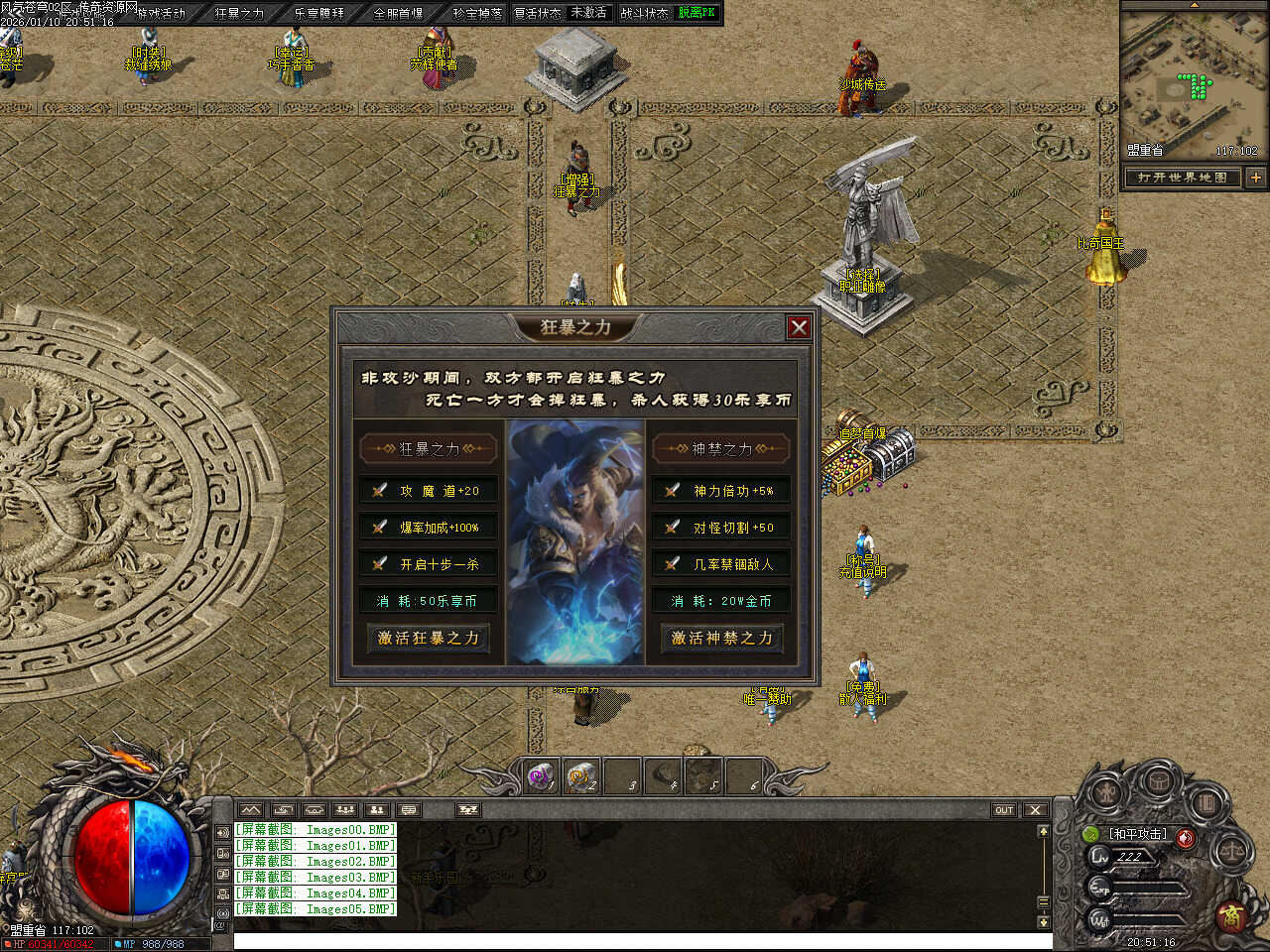The image size is (1270, 952).
Task: Open the 商 shop round button
Action: point(1233,916)
